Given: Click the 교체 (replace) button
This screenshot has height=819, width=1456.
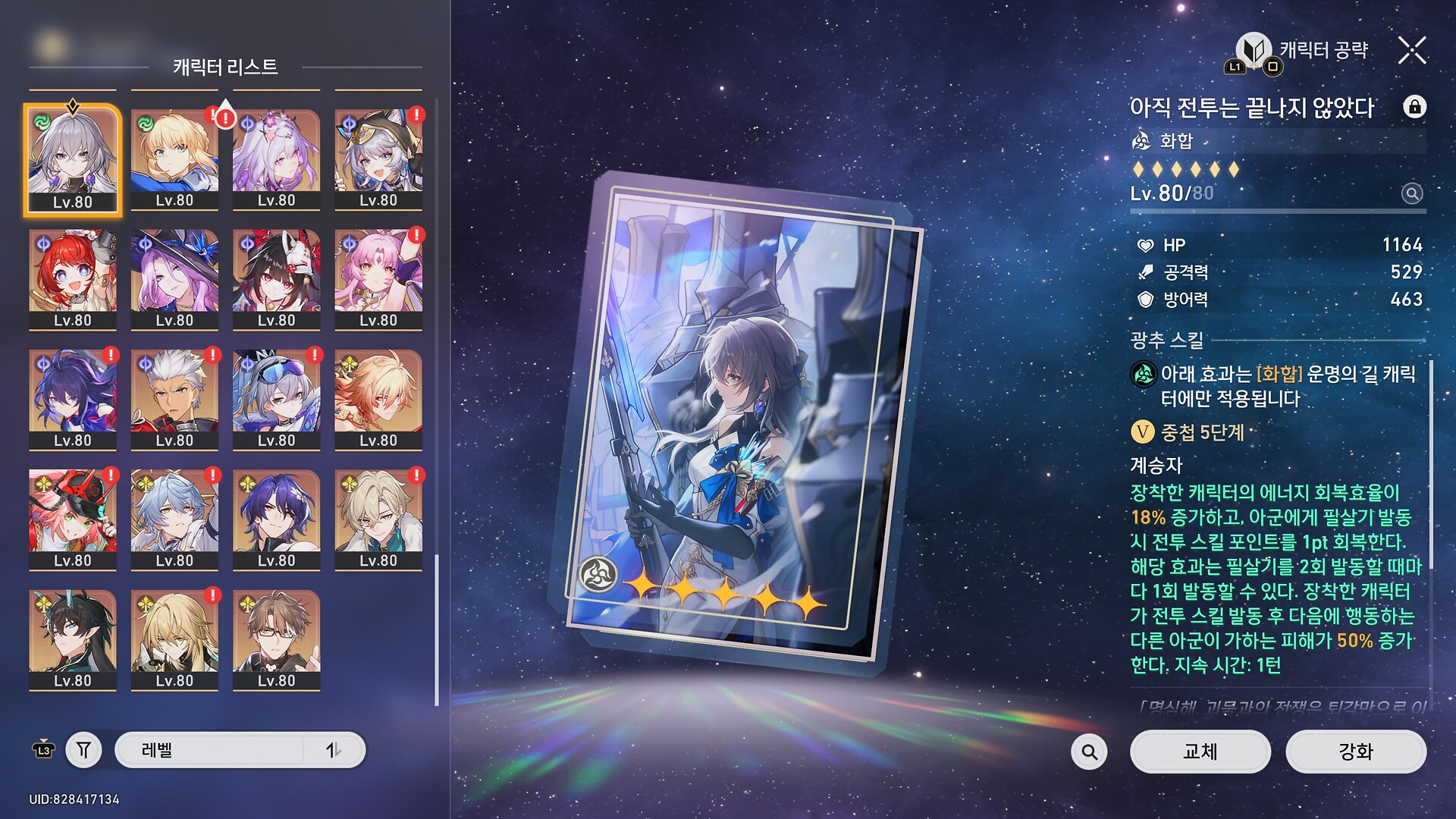Looking at the screenshot, I should click(x=1200, y=751).
